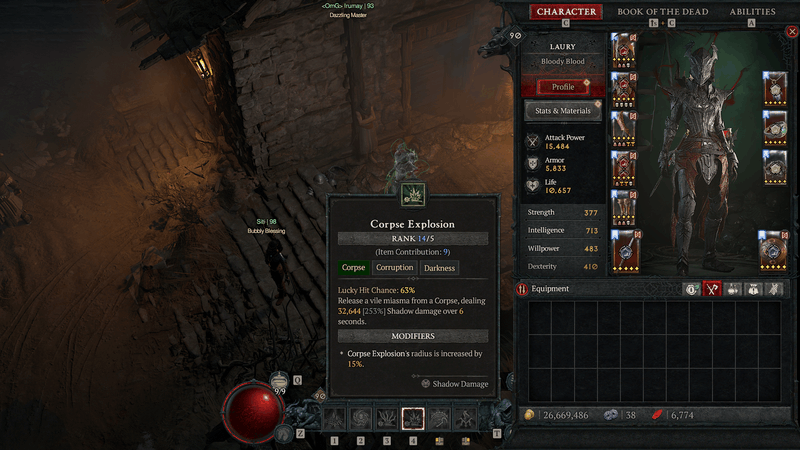Activate the skill in hotbar slot 1
The height and width of the screenshot is (450, 800).
click(x=335, y=419)
